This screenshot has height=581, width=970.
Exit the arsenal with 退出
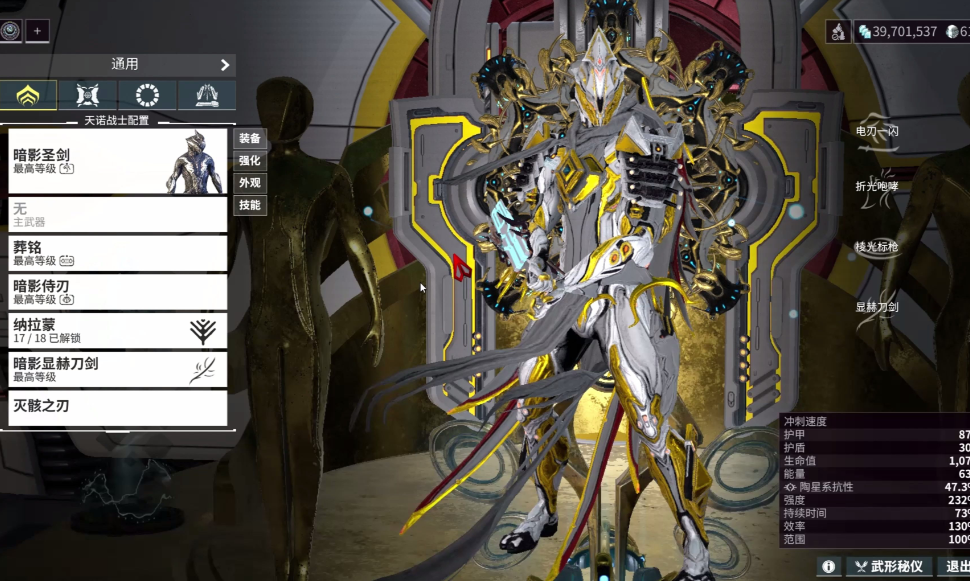coord(955,567)
